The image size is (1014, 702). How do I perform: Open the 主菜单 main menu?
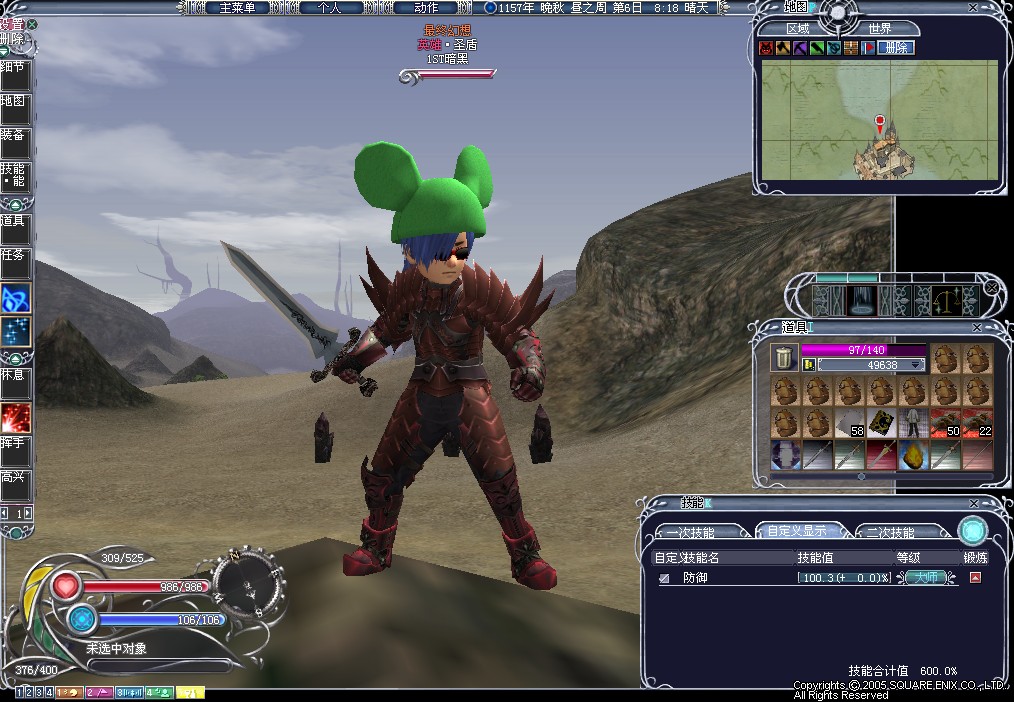coord(236,7)
